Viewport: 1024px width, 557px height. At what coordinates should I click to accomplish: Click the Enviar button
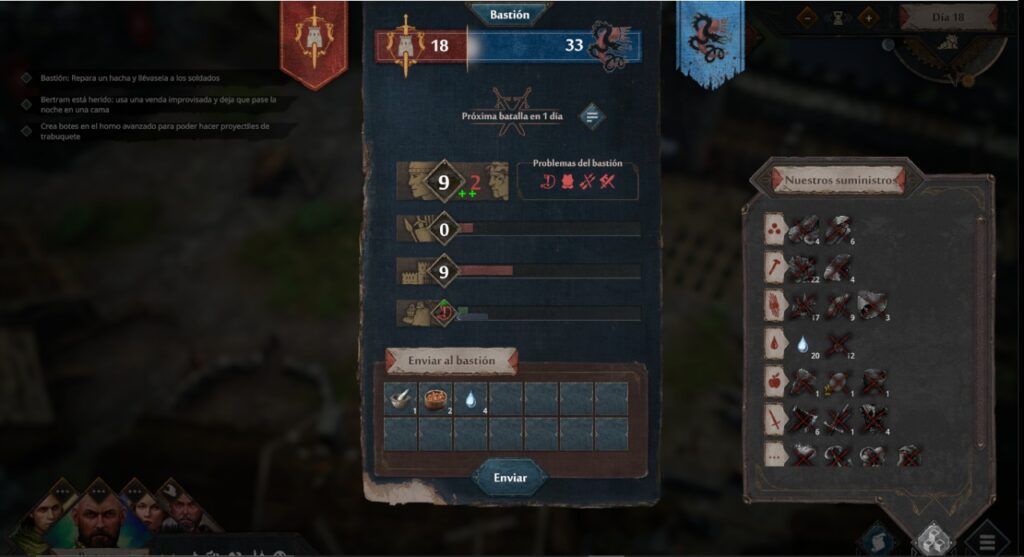[x=510, y=478]
